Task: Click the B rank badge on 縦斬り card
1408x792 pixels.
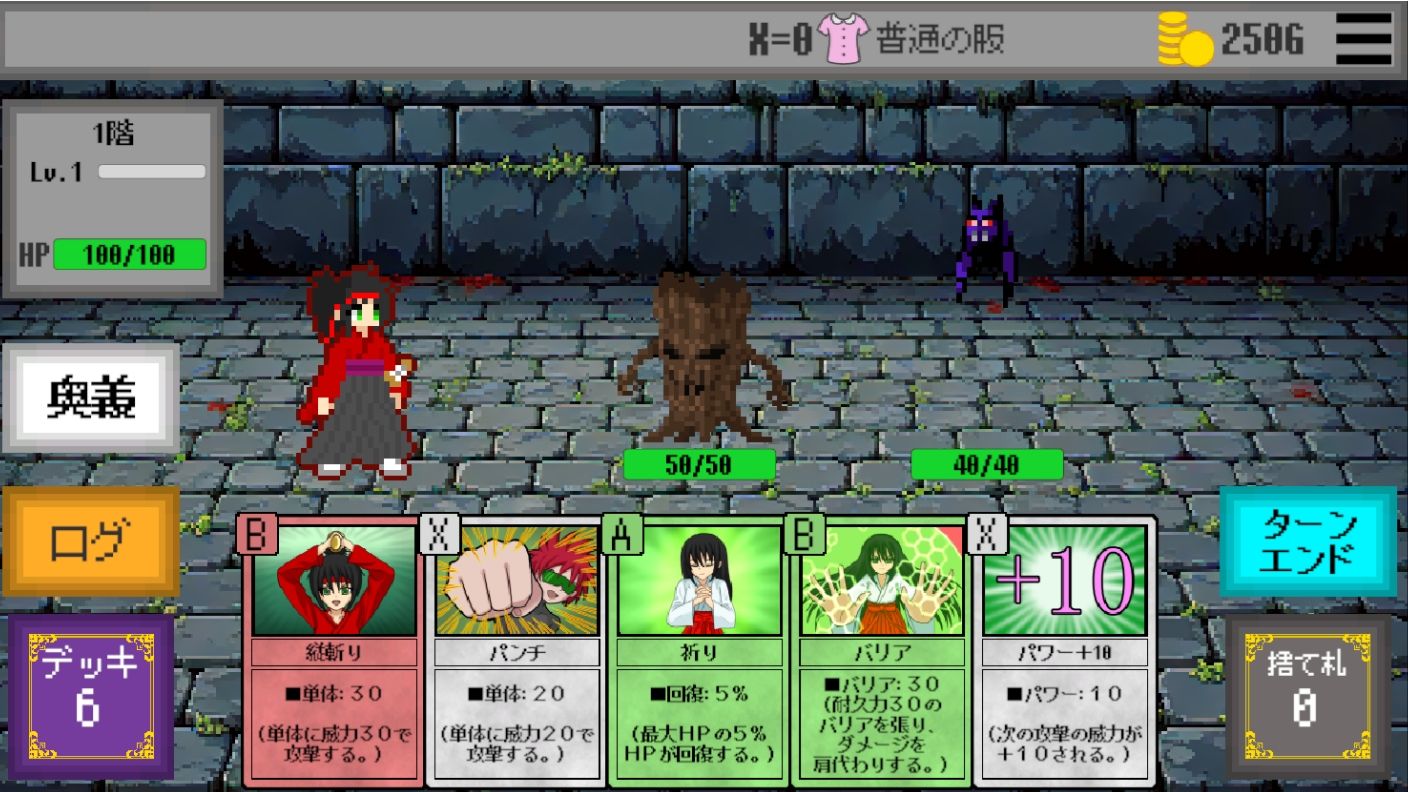Action: [x=258, y=535]
